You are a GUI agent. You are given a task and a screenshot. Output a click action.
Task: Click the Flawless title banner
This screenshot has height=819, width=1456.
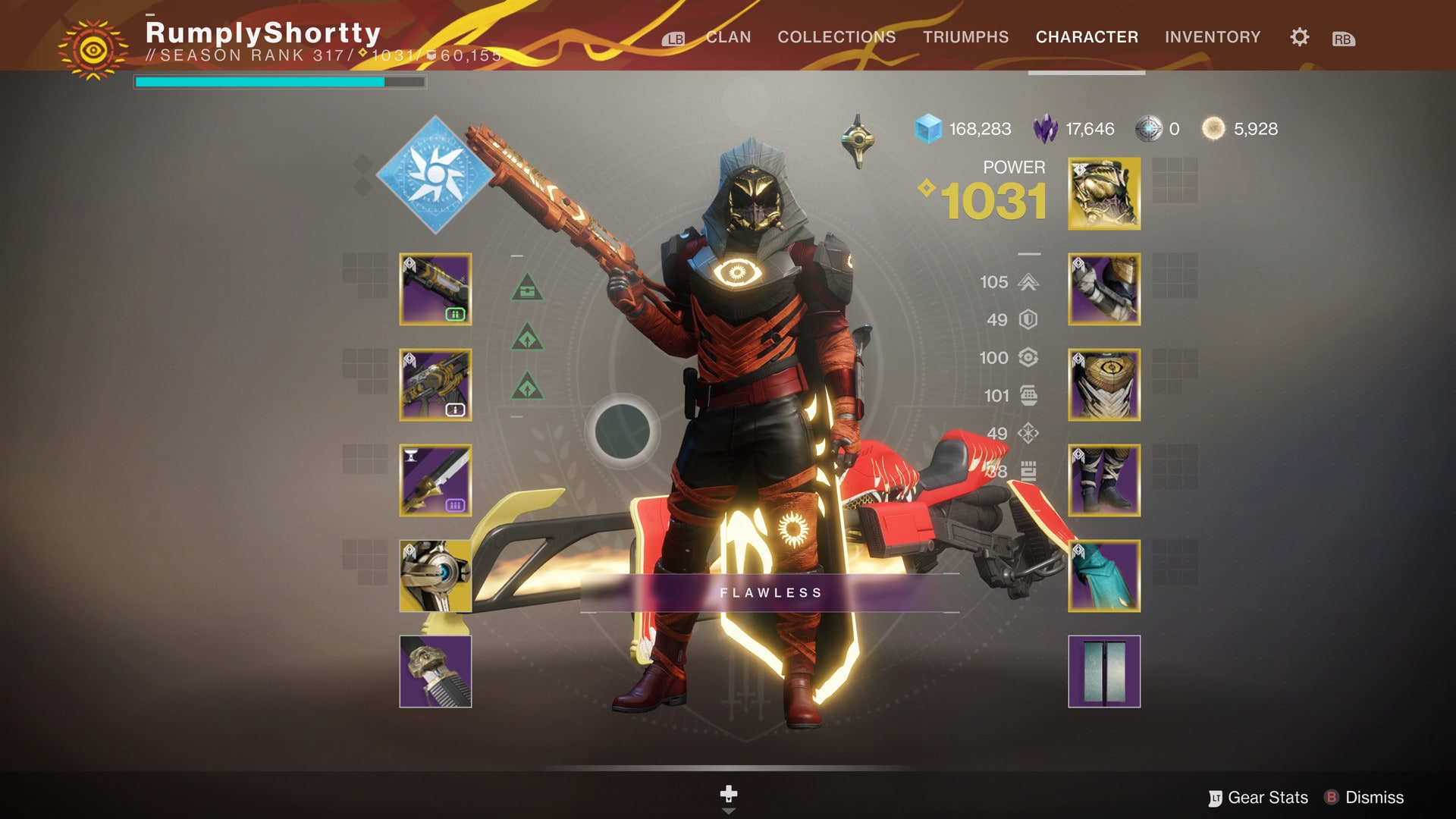pos(770,593)
